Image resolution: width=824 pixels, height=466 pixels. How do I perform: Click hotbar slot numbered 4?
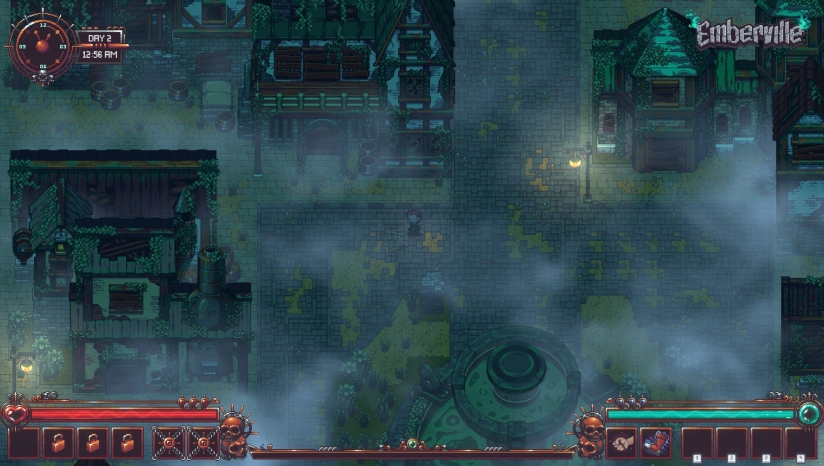tap(800, 443)
